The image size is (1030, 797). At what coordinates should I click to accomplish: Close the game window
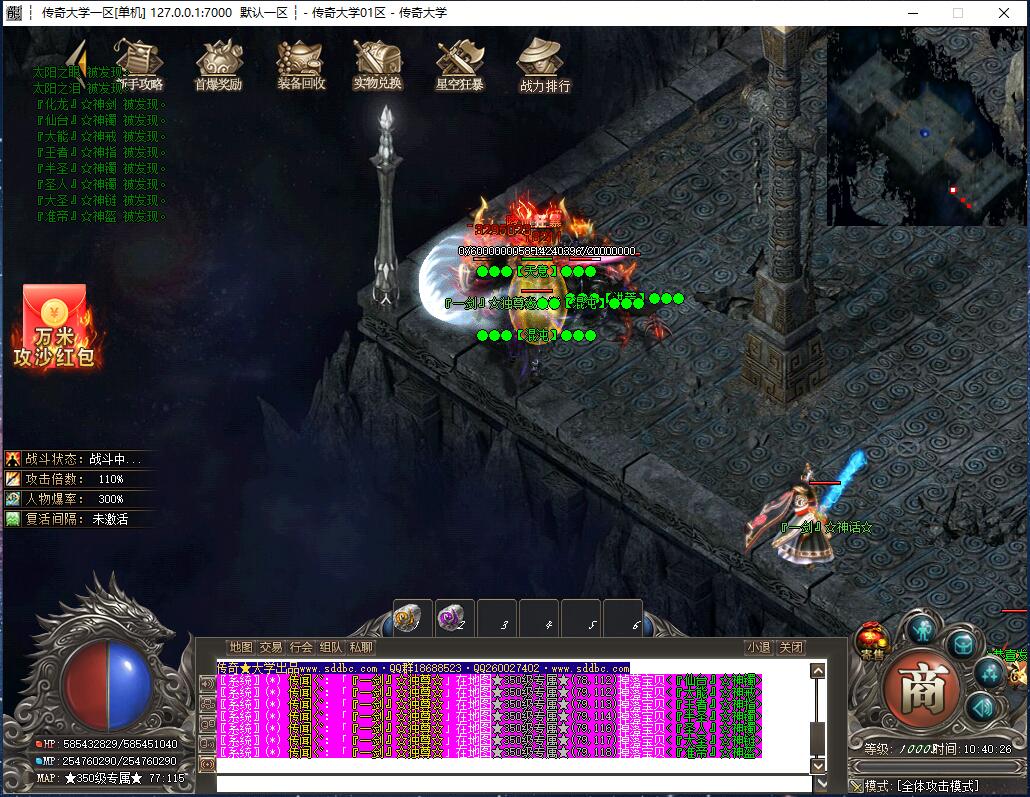1004,13
